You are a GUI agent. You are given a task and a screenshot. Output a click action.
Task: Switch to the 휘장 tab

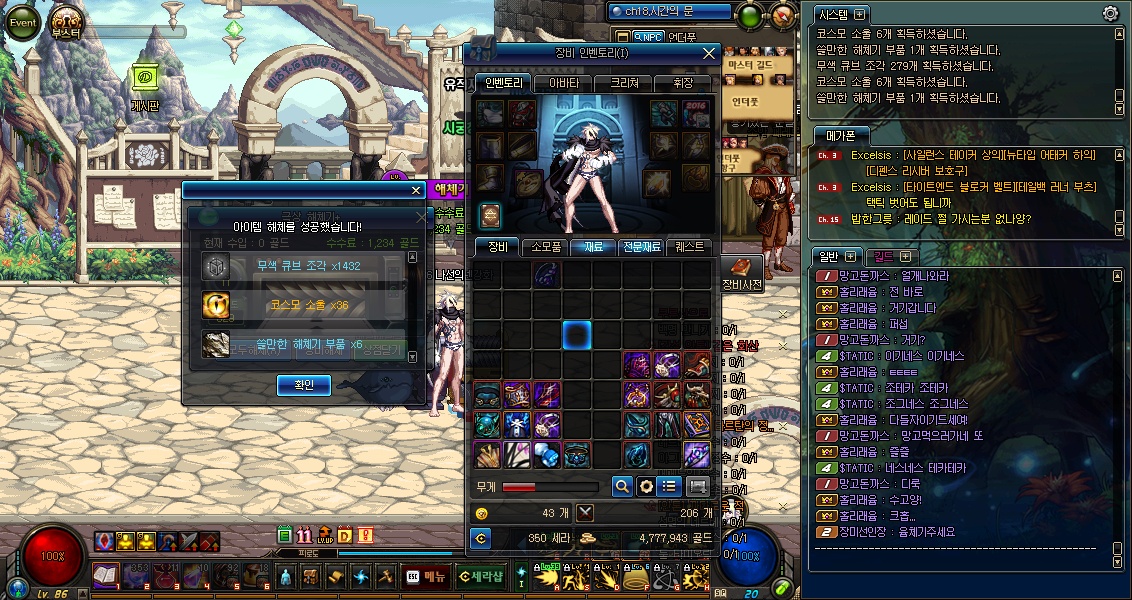(684, 83)
